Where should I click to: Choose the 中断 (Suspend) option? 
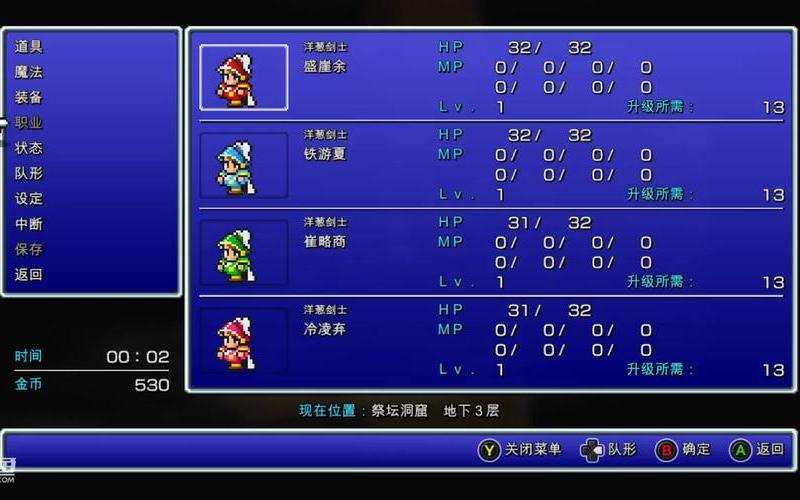point(29,224)
